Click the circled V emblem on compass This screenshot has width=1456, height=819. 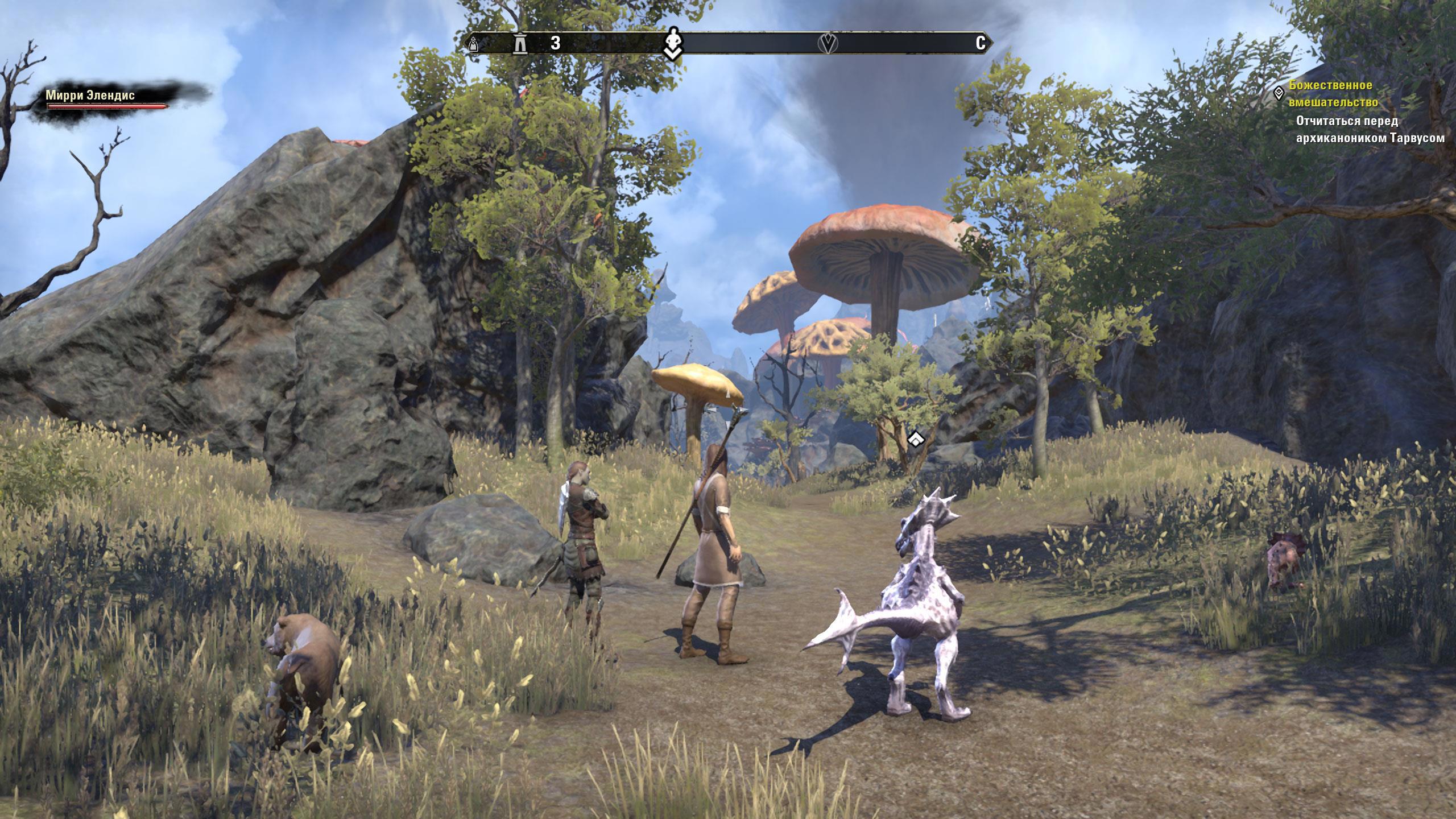828,43
